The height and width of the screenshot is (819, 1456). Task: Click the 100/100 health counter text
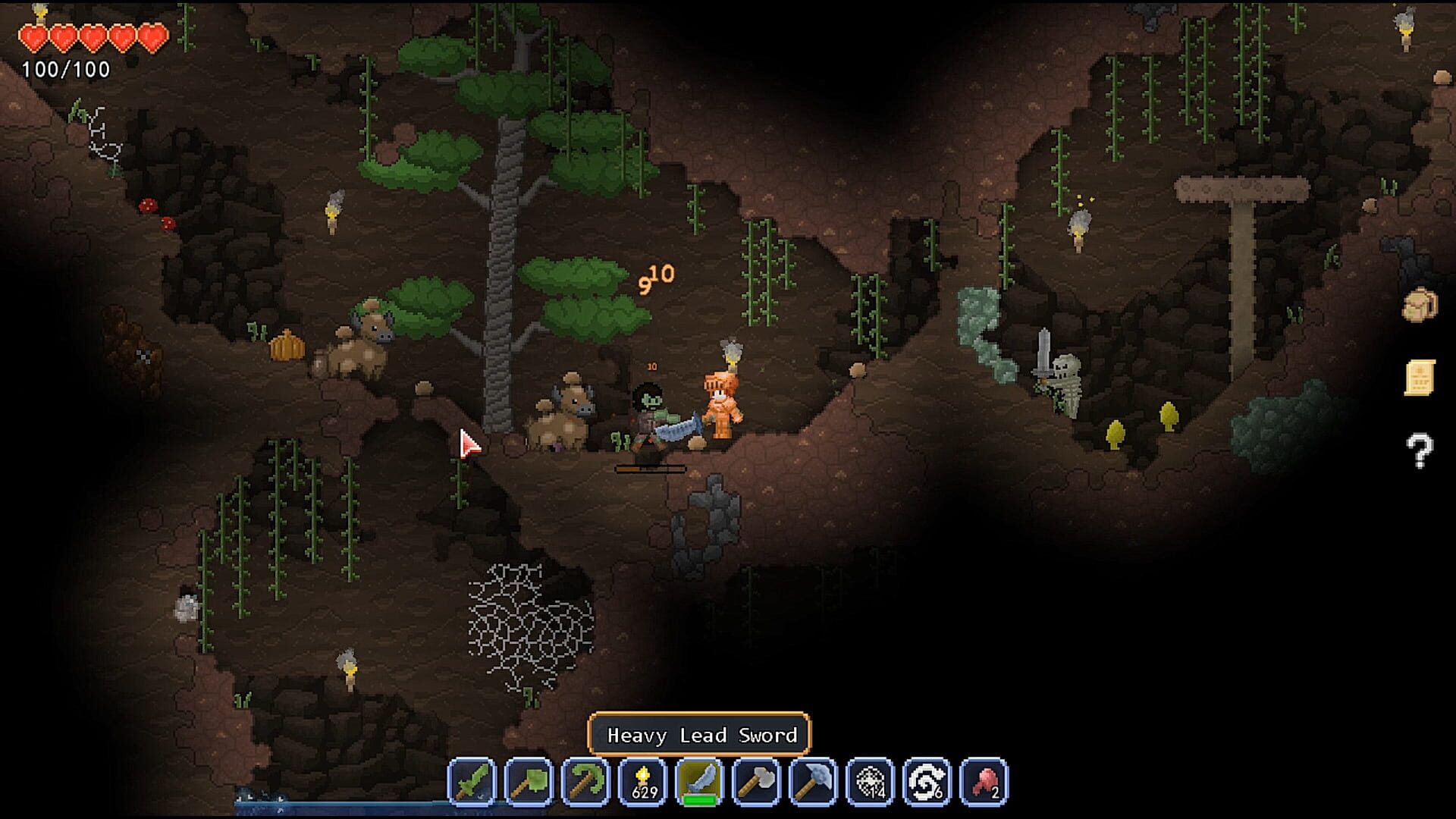pos(65,71)
